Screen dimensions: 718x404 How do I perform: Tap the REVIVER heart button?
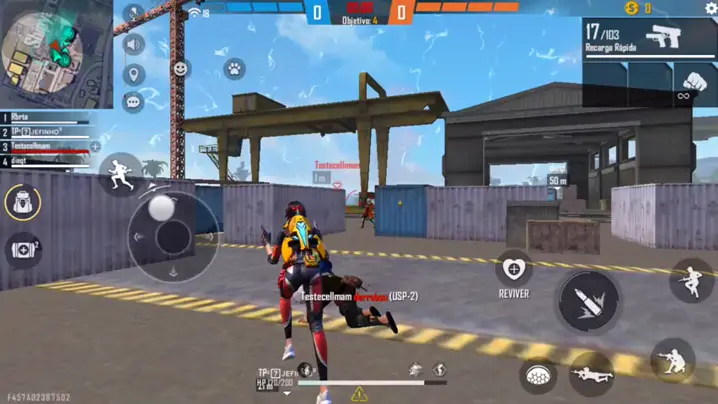513,268
